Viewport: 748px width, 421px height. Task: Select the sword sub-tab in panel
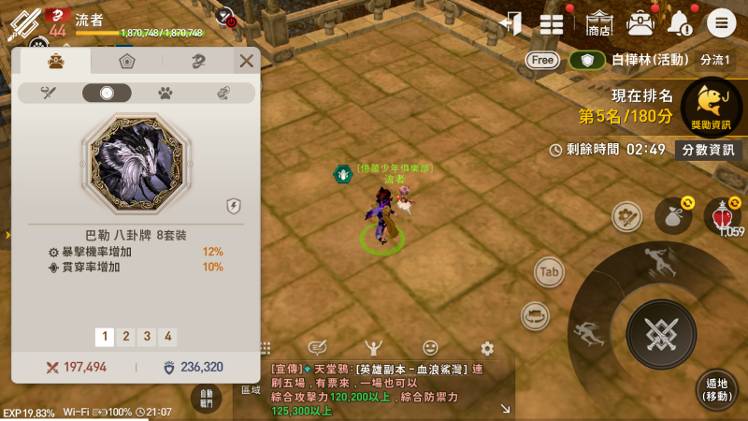coord(47,93)
